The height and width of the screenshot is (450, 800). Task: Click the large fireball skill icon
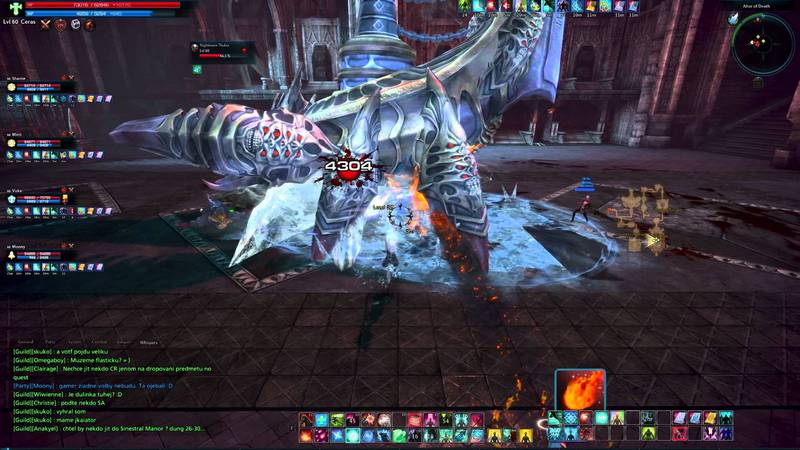tap(581, 391)
